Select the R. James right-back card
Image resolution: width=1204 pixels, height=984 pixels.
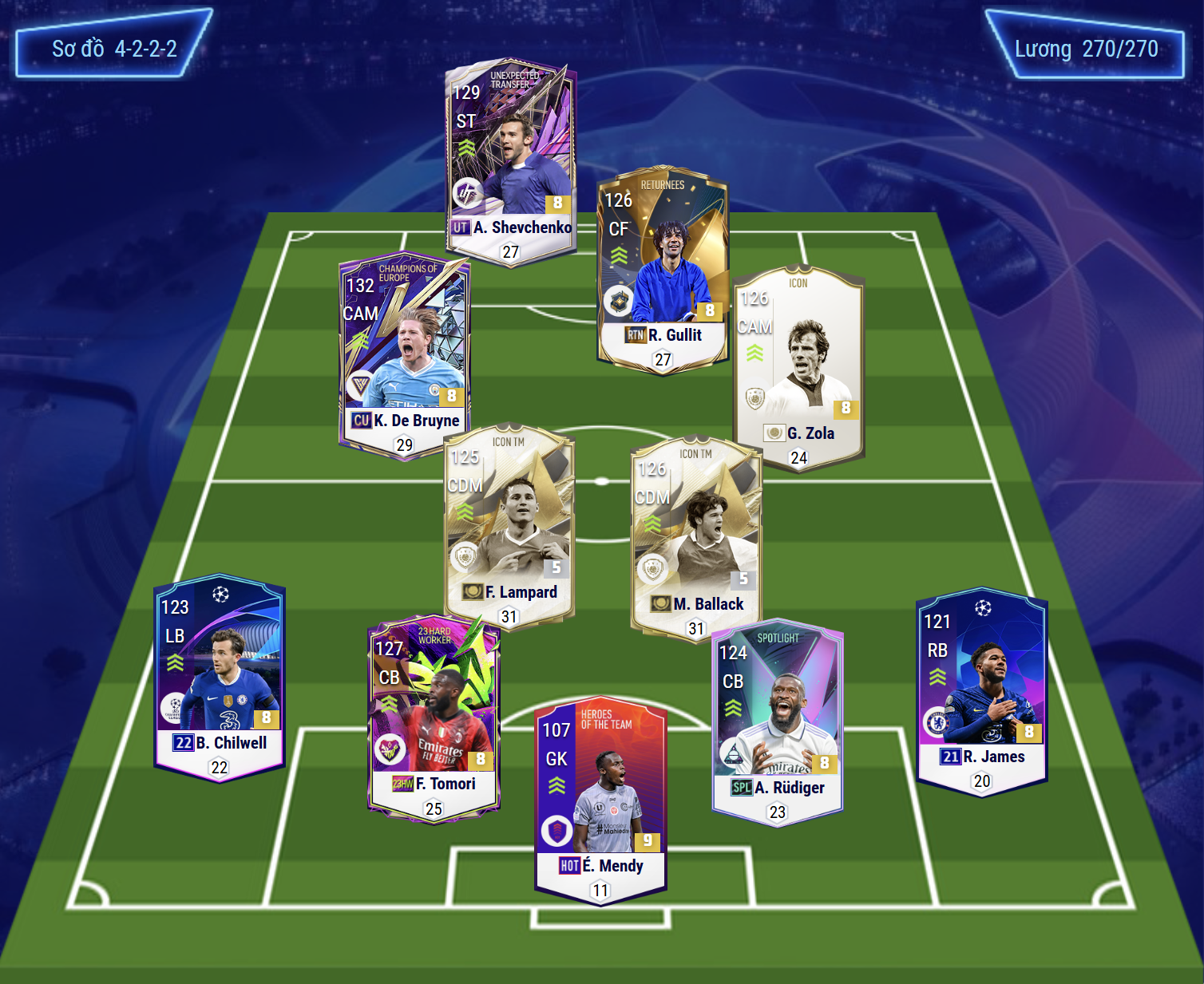coord(981,692)
